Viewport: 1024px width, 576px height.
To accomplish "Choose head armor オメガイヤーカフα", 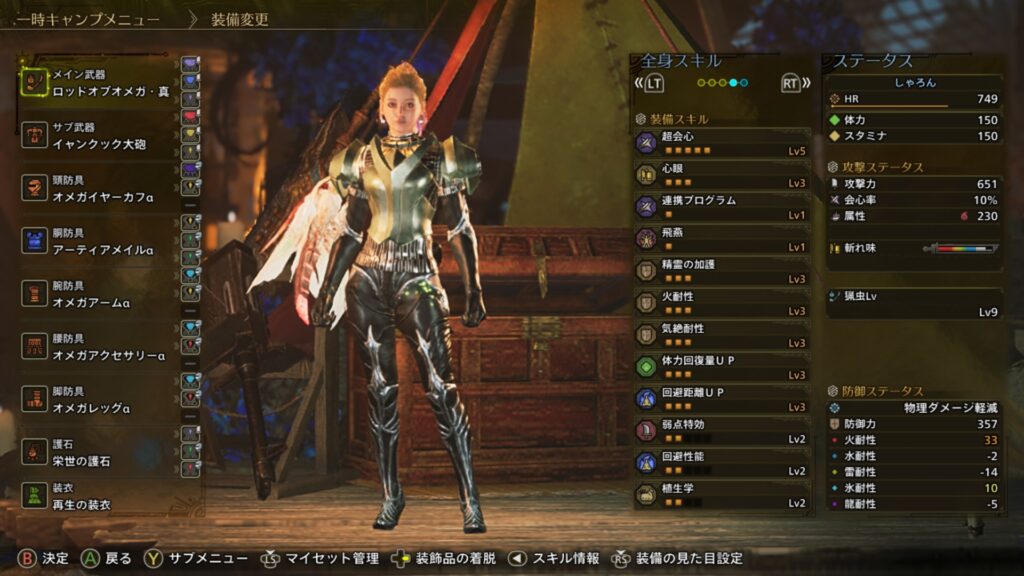I will point(98,189).
